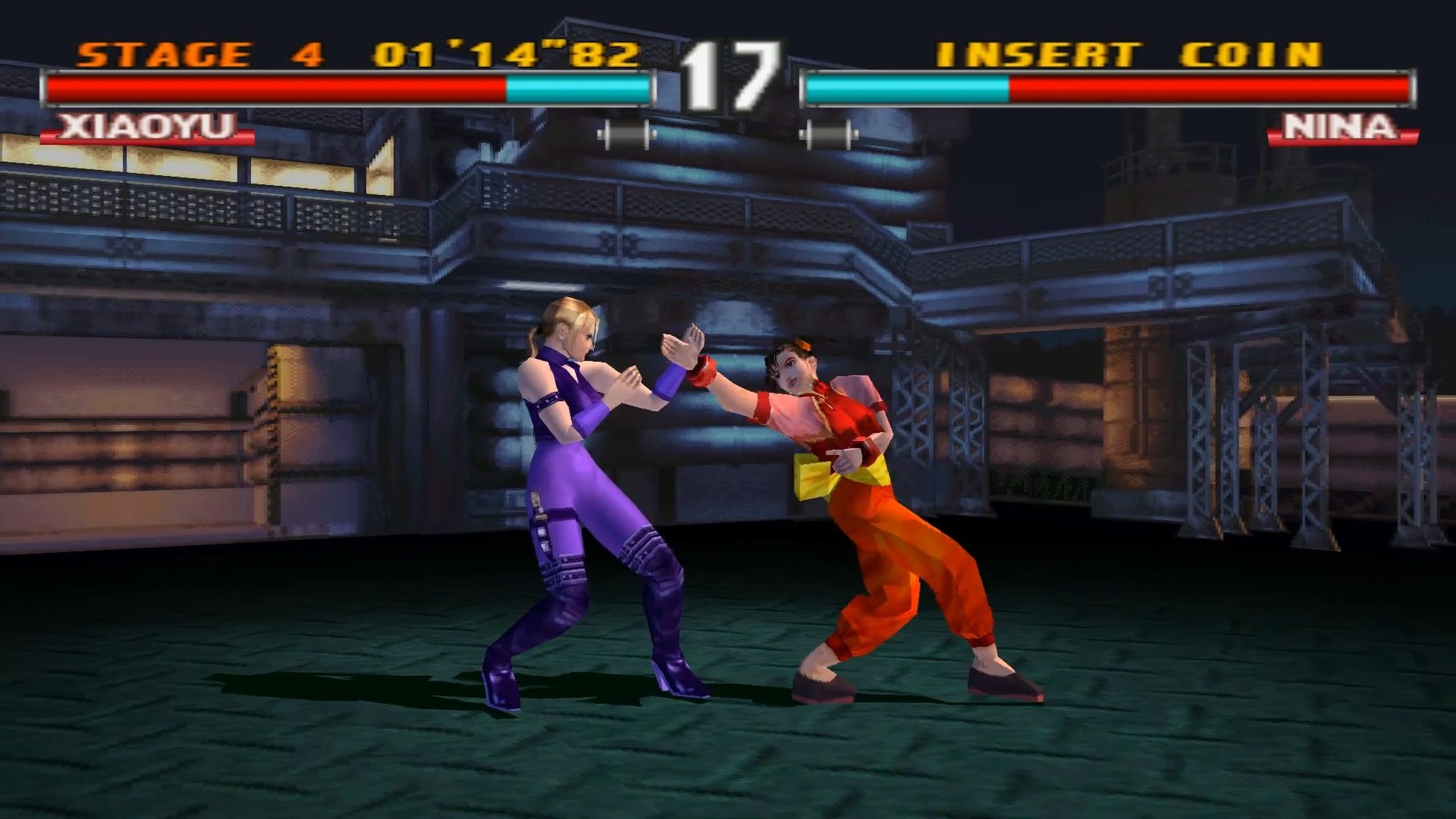Screen dimensions: 1456x819
Task: Click the match time 01'14"82 display
Action: 505,51
